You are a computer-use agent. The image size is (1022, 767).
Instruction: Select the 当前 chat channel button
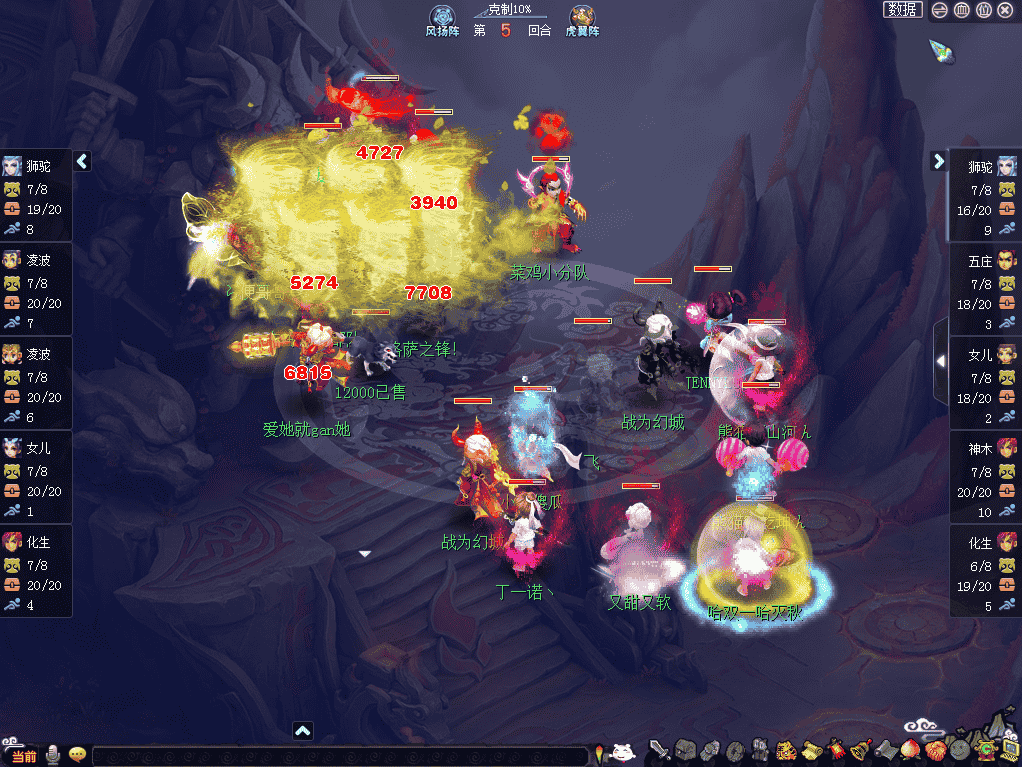click(23, 756)
